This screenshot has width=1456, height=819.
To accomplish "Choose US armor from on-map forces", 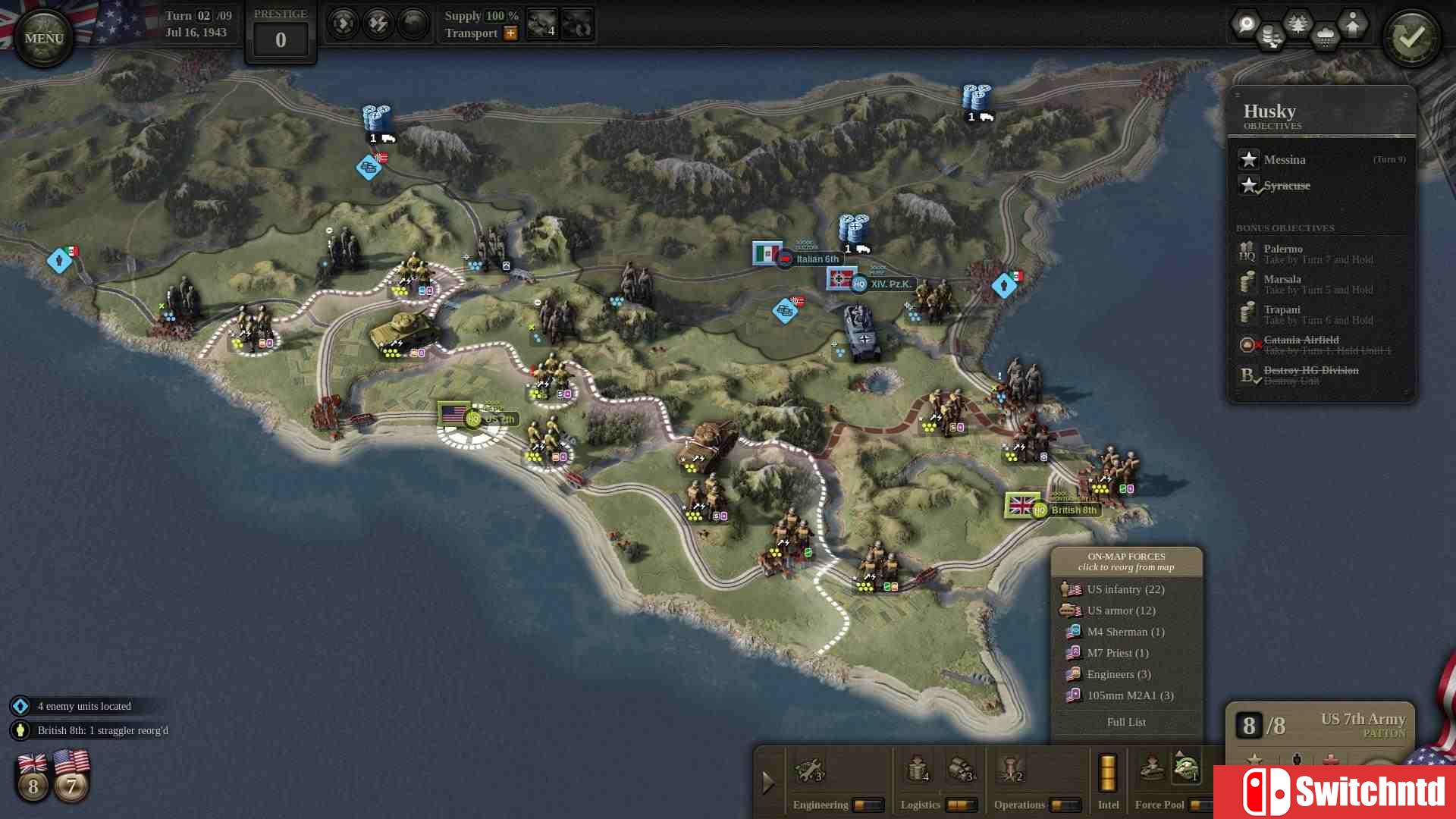I will (x=1121, y=610).
